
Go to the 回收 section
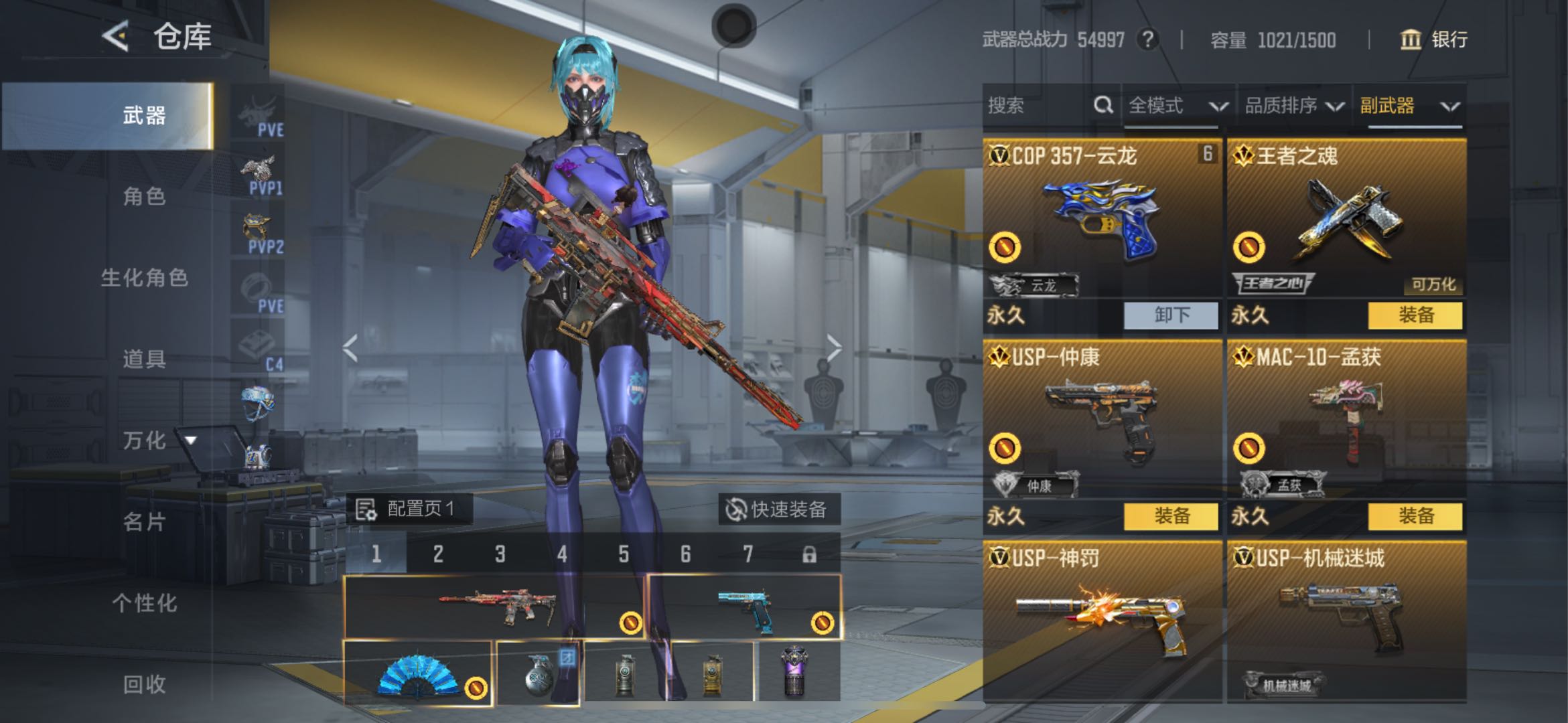click(x=144, y=684)
